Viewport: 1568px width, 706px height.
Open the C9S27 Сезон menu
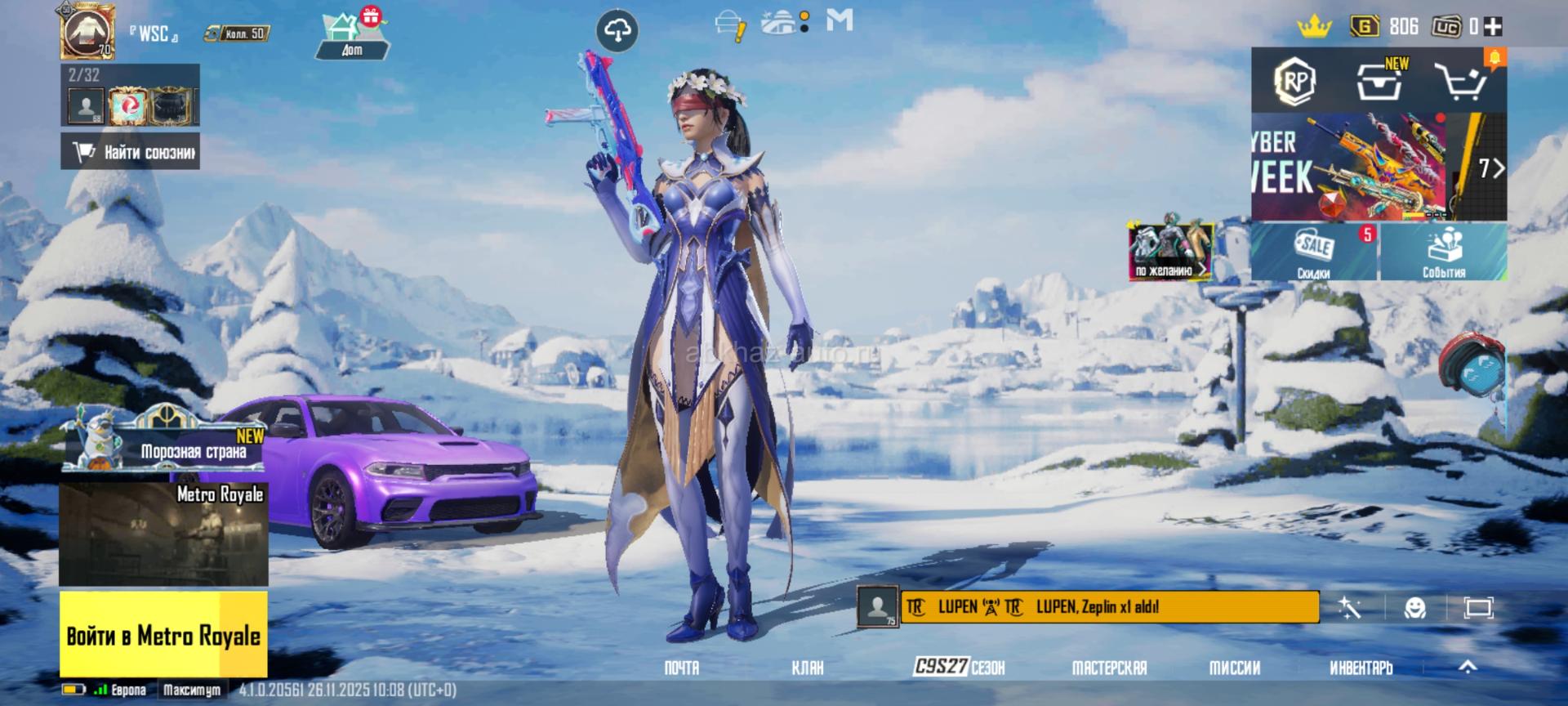[x=960, y=668]
